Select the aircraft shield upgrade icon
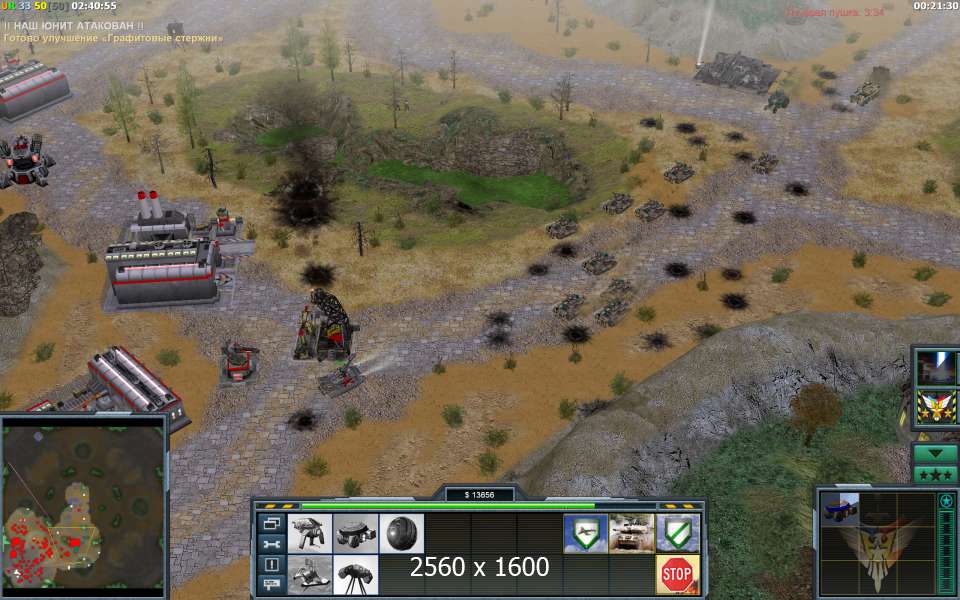The image size is (960, 600). pos(584,534)
